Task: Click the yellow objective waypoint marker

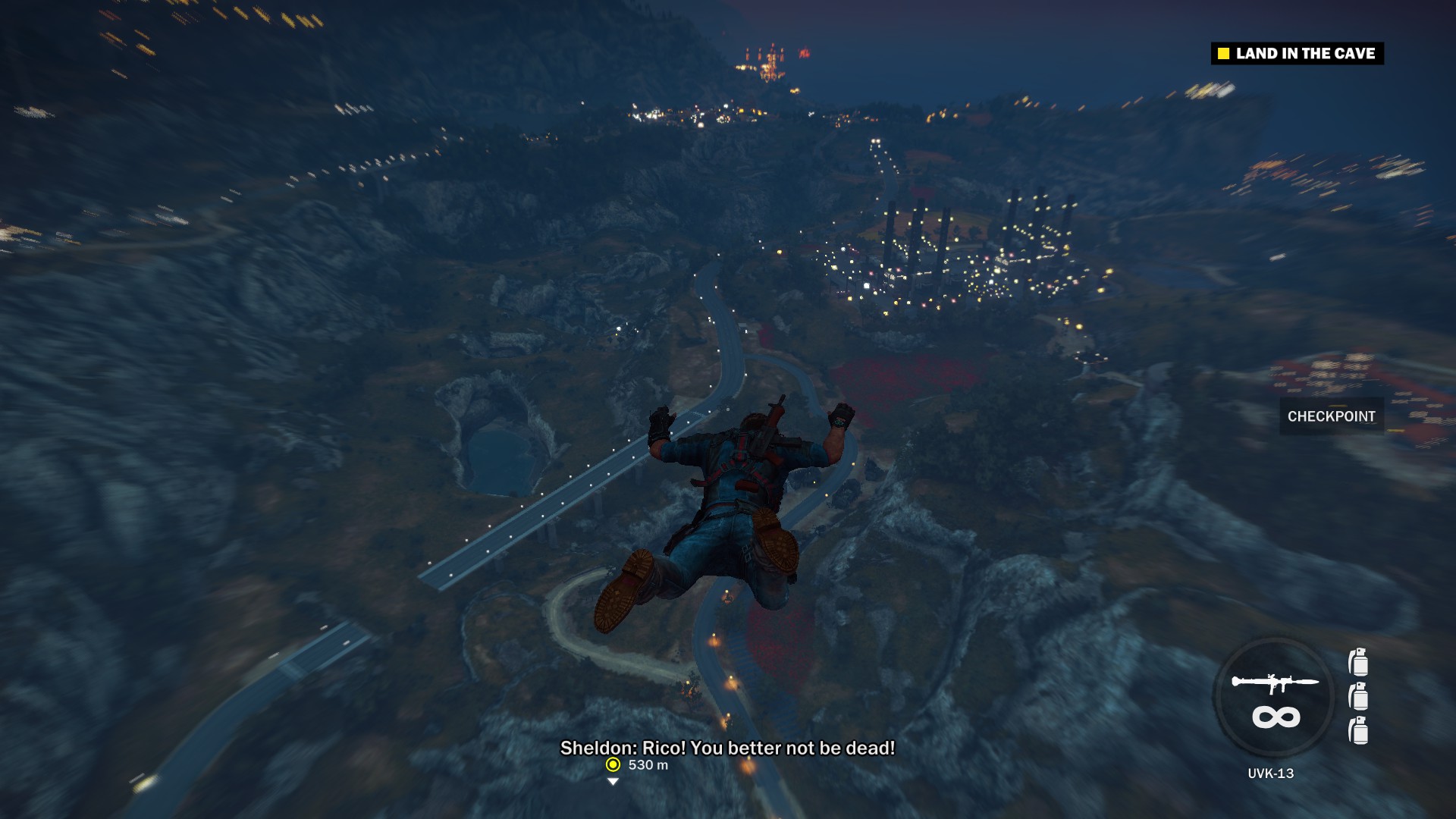Action: click(x=613, y=764)
